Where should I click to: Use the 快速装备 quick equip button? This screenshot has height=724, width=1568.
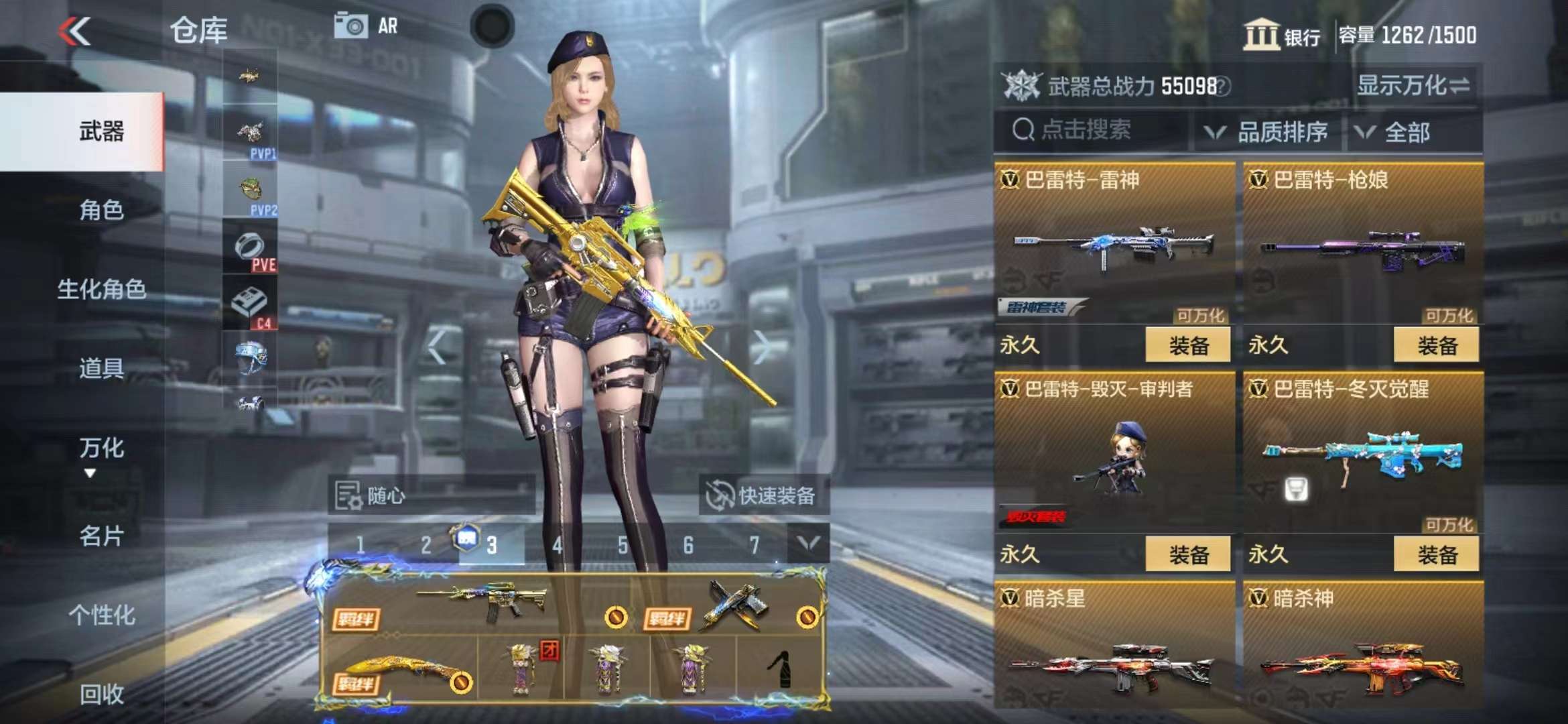(x=763, y=495)
